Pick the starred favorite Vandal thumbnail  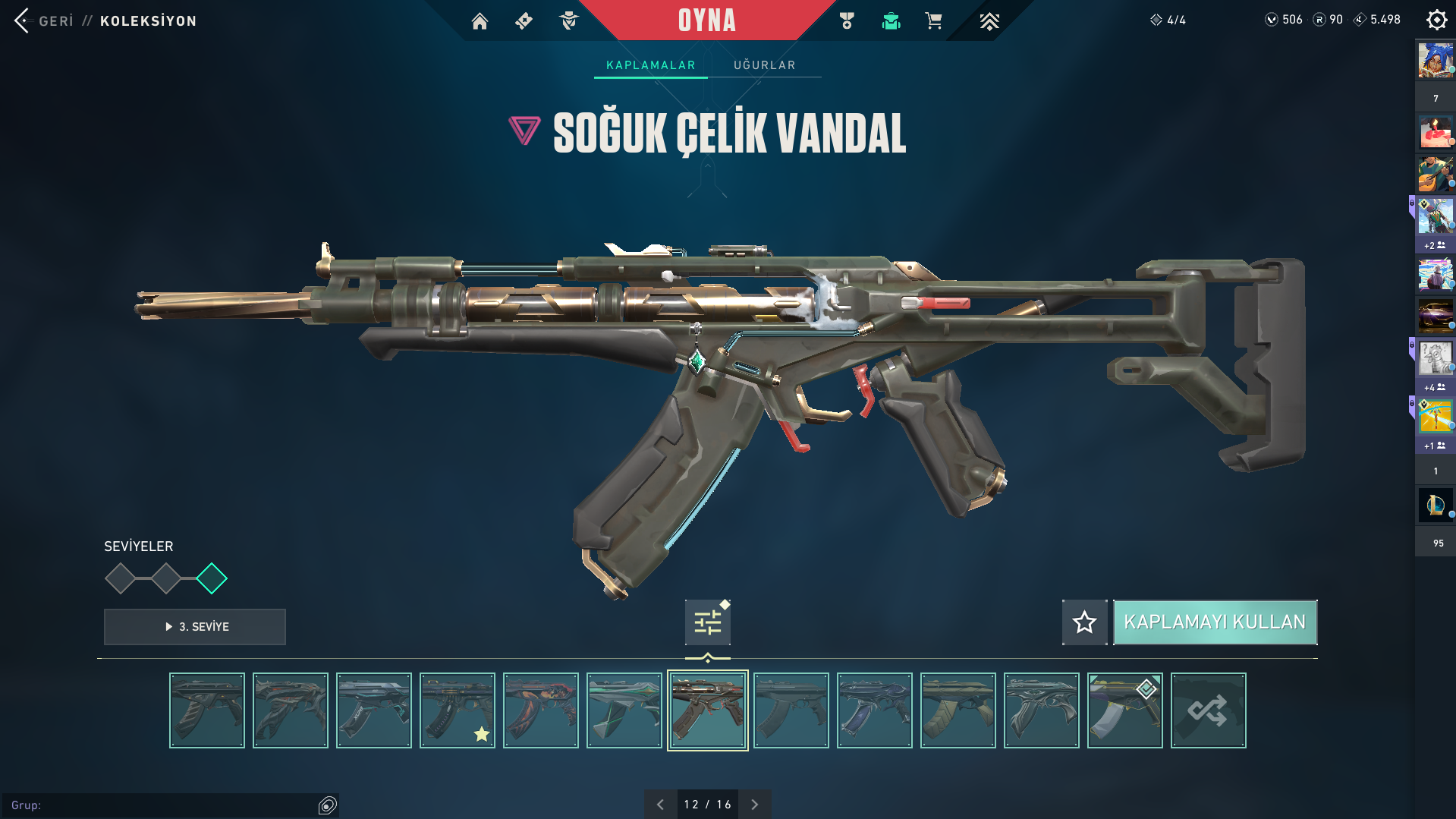coord(458,710)
